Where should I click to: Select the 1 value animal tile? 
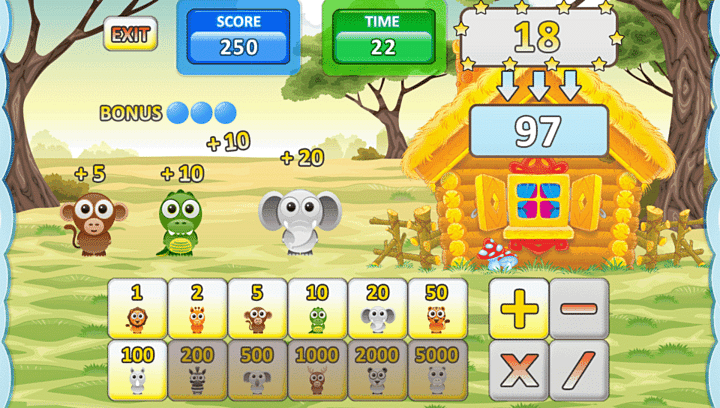[137, 308]
